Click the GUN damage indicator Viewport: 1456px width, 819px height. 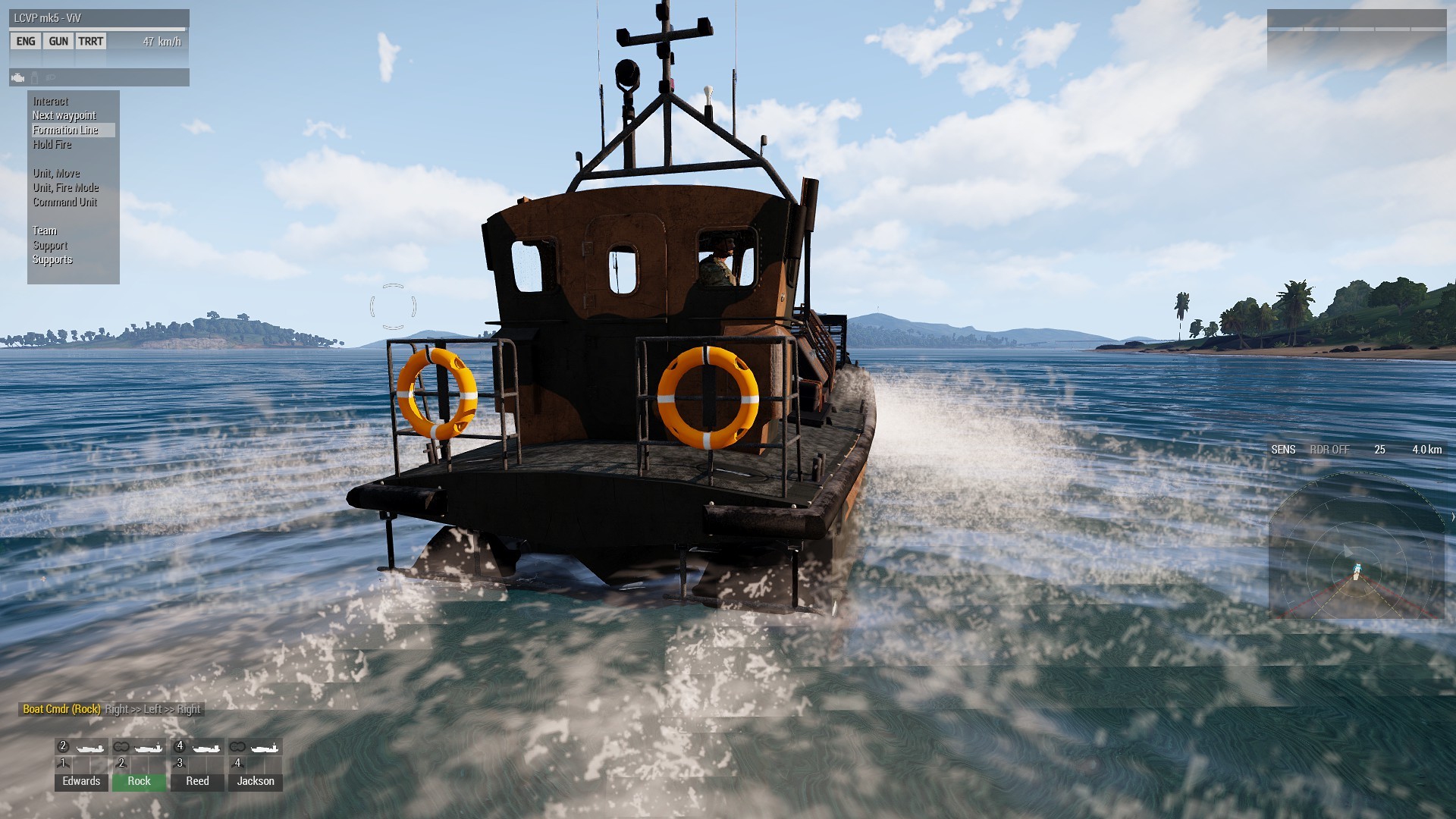click(58, 42)
